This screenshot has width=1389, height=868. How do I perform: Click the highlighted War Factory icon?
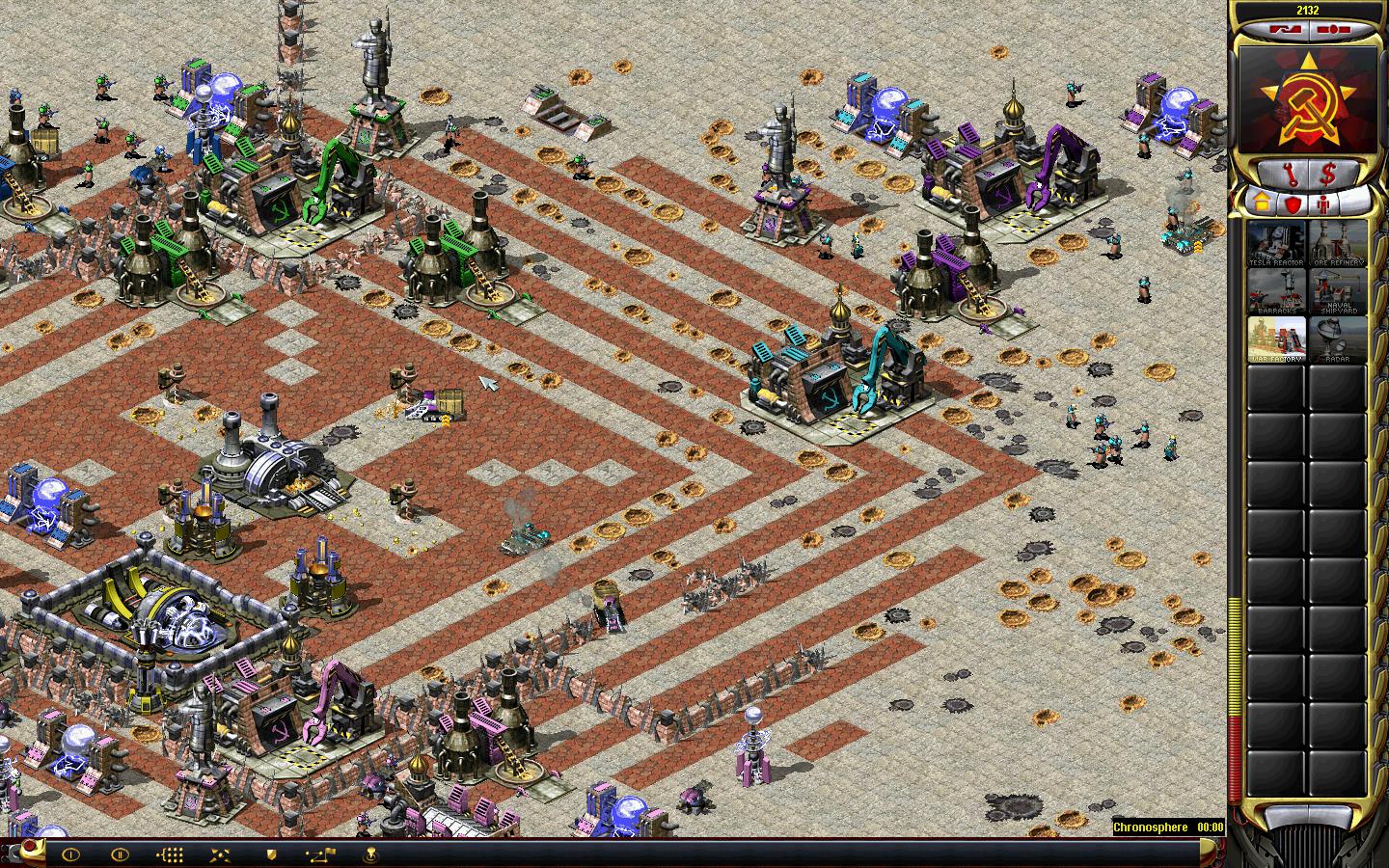[1277, 339]
